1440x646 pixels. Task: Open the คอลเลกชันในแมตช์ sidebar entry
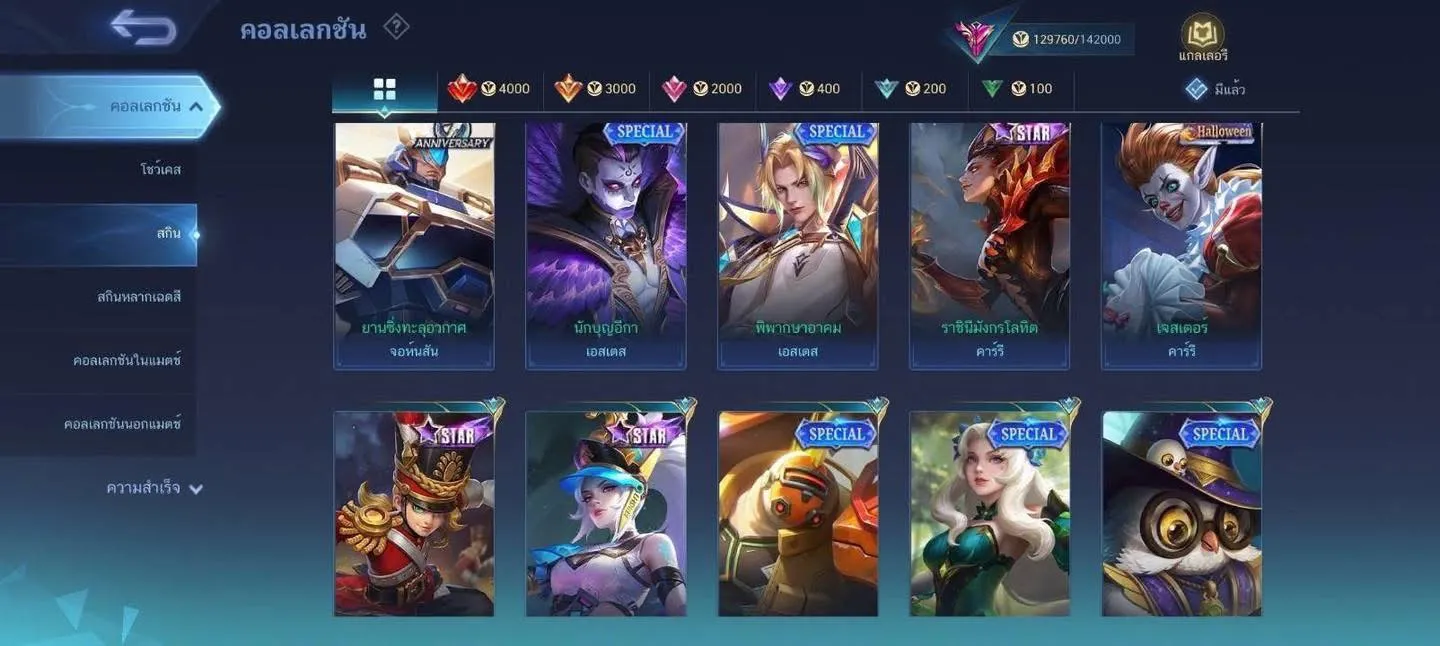127,360
